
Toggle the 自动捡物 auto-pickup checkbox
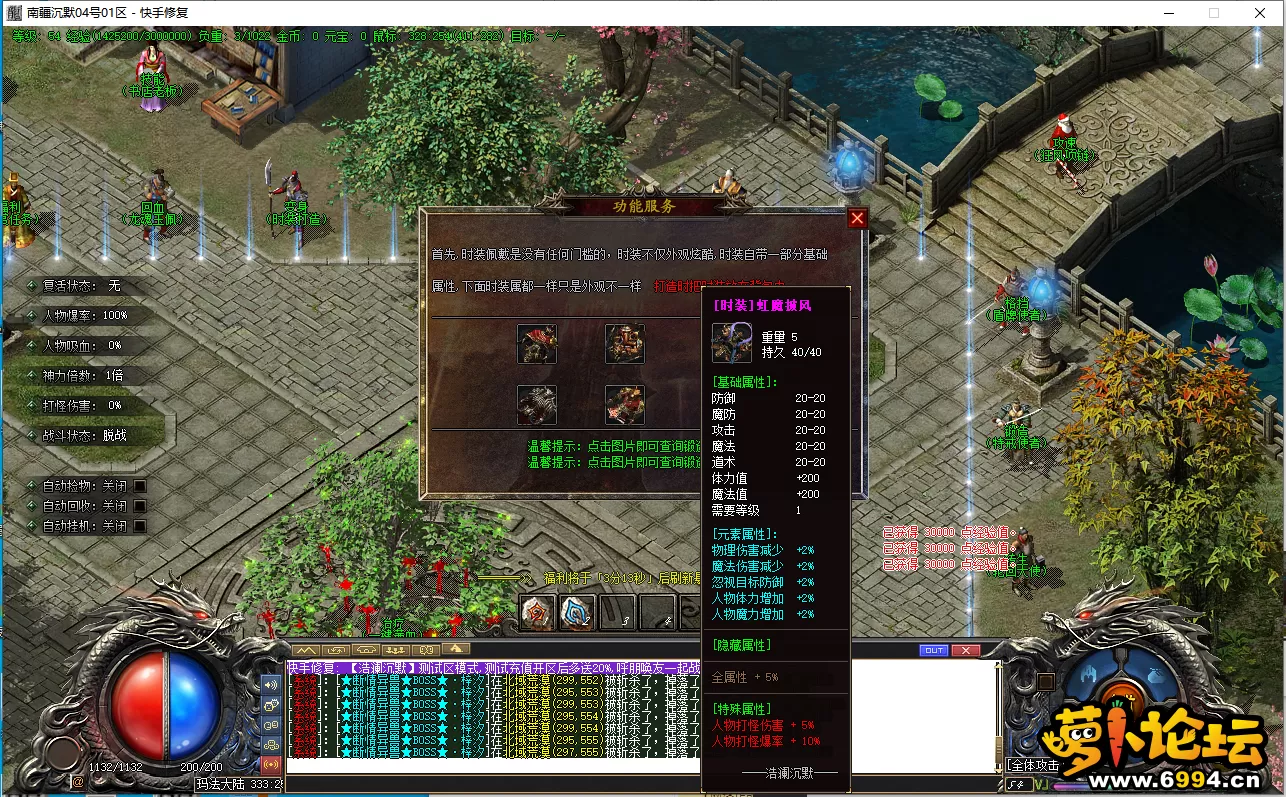coord(140,486)
